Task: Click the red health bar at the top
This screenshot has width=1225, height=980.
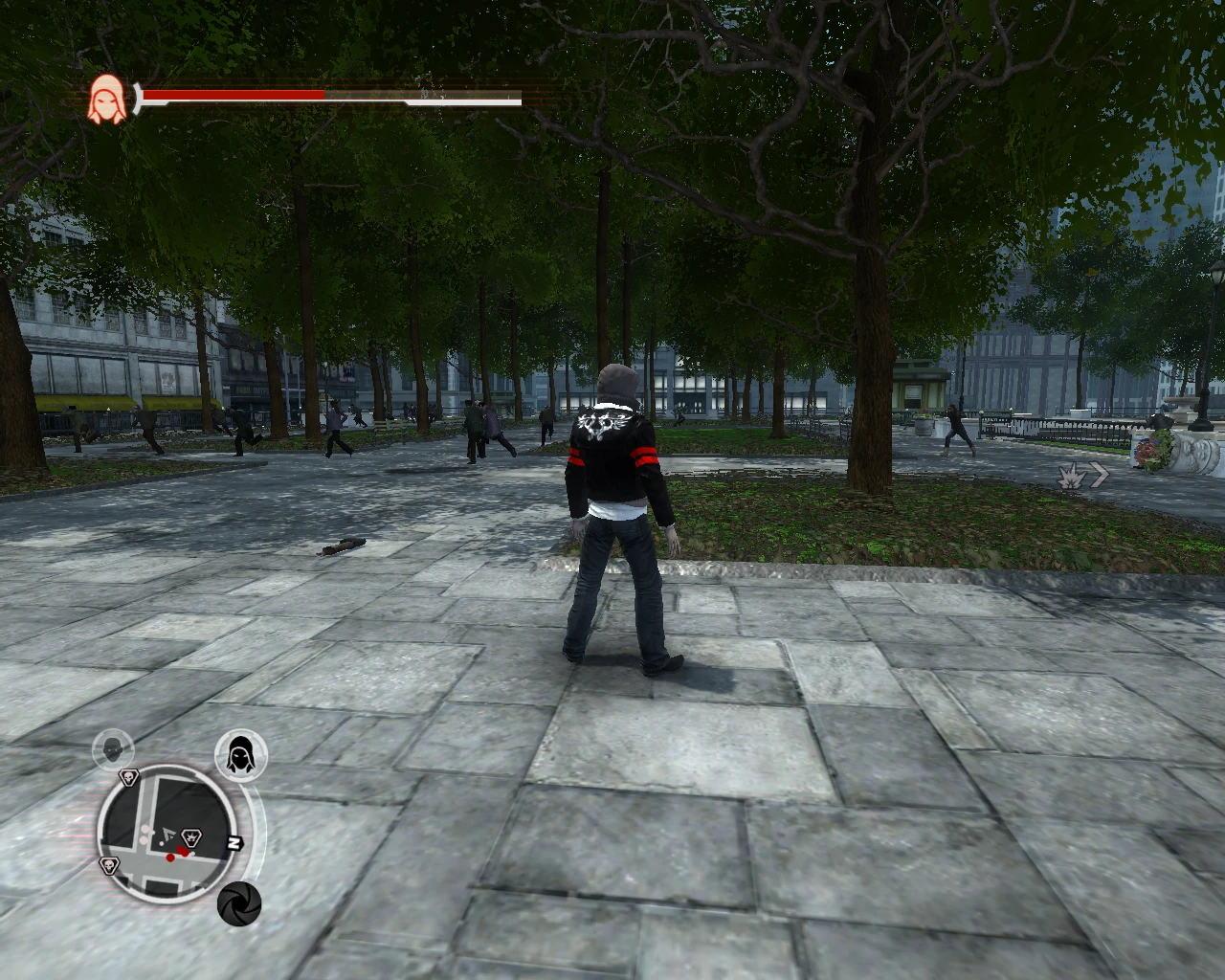Action: pyautogui.click(x=234, y=95)
